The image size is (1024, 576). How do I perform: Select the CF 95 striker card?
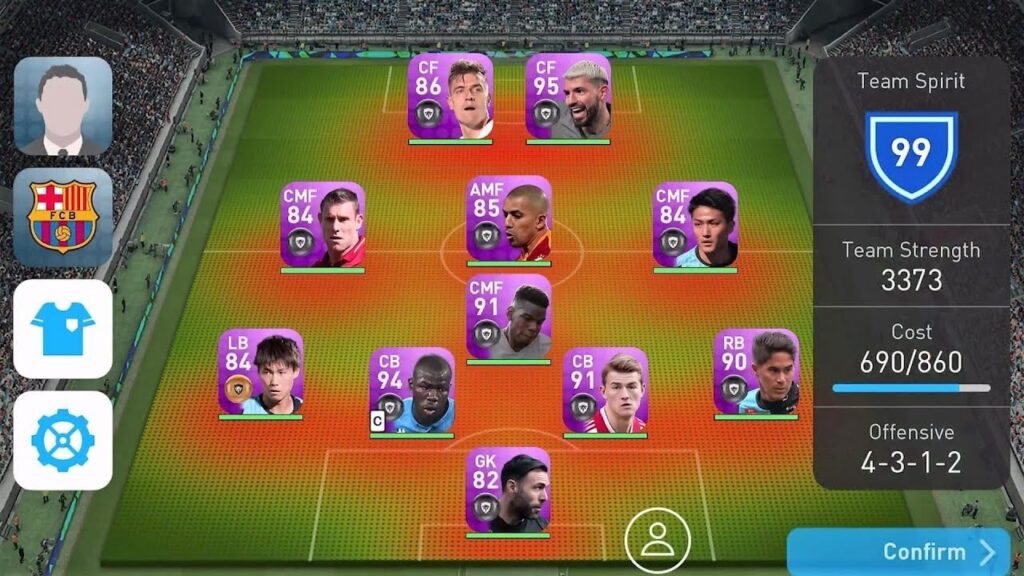pyautogui.click(x=568, y=97)
